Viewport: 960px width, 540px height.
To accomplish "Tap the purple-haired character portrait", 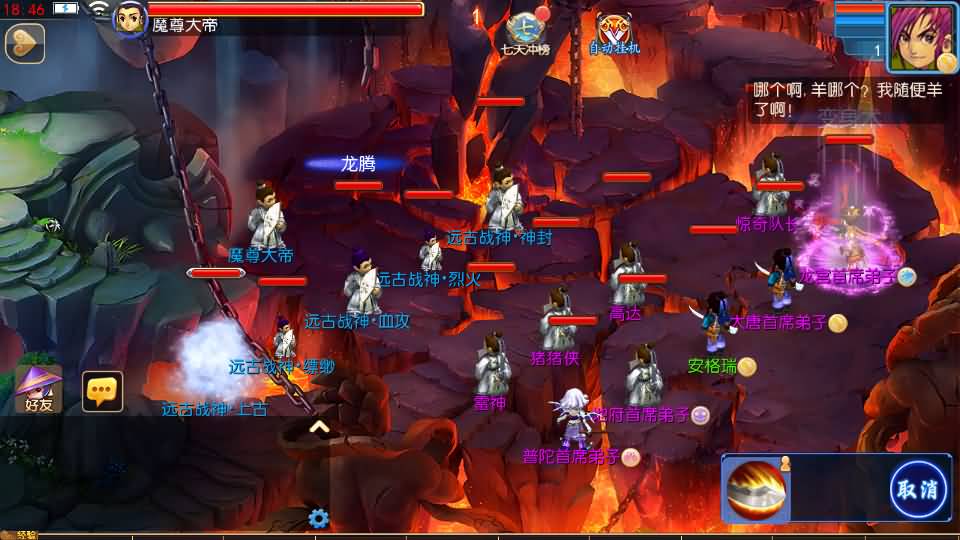I will pos(920,38).
